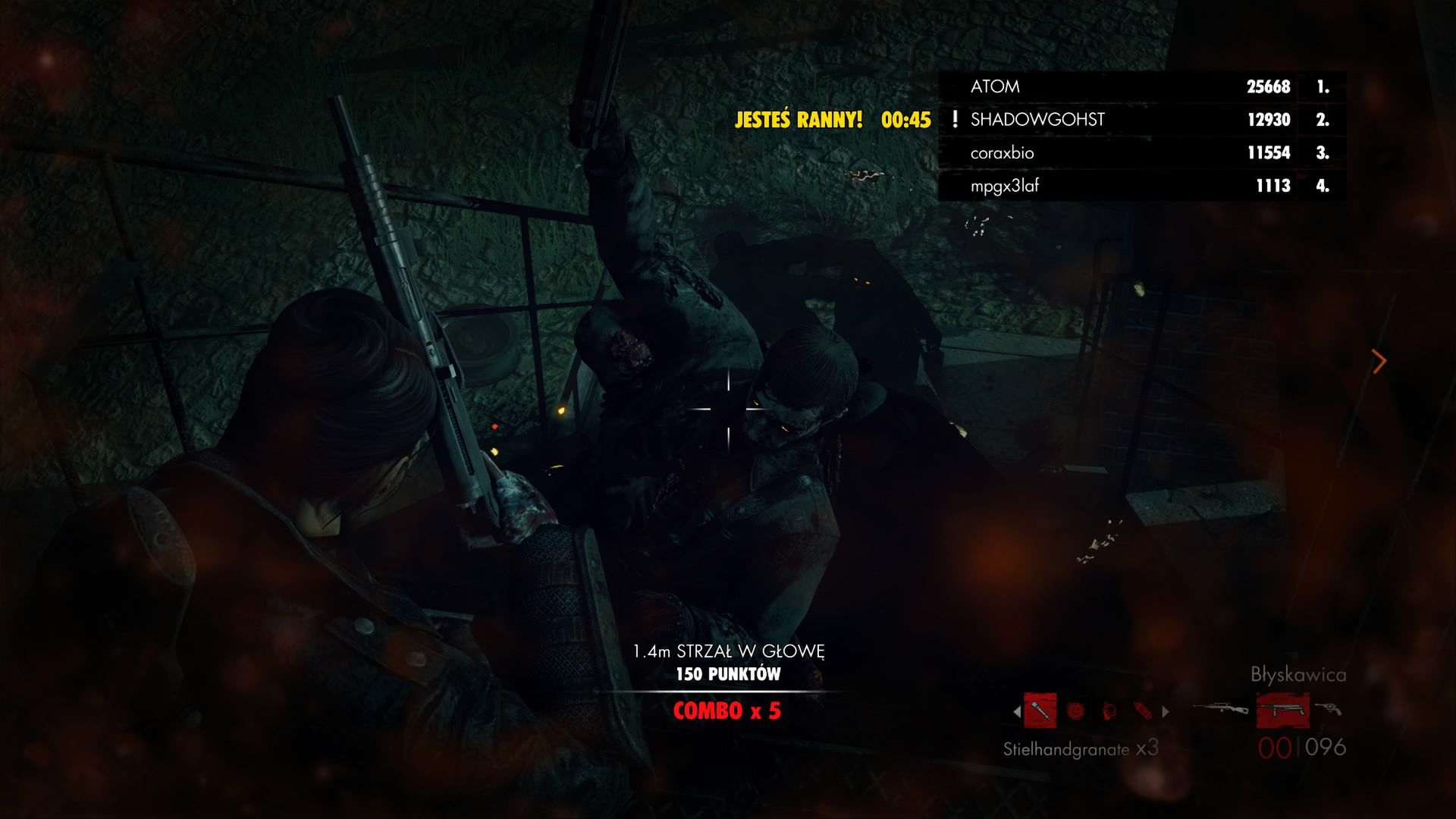The width and height of the screenshot is (1456, 819).
Task: Click the right arrow to cycle explosives
Action: click(1165, 711)
